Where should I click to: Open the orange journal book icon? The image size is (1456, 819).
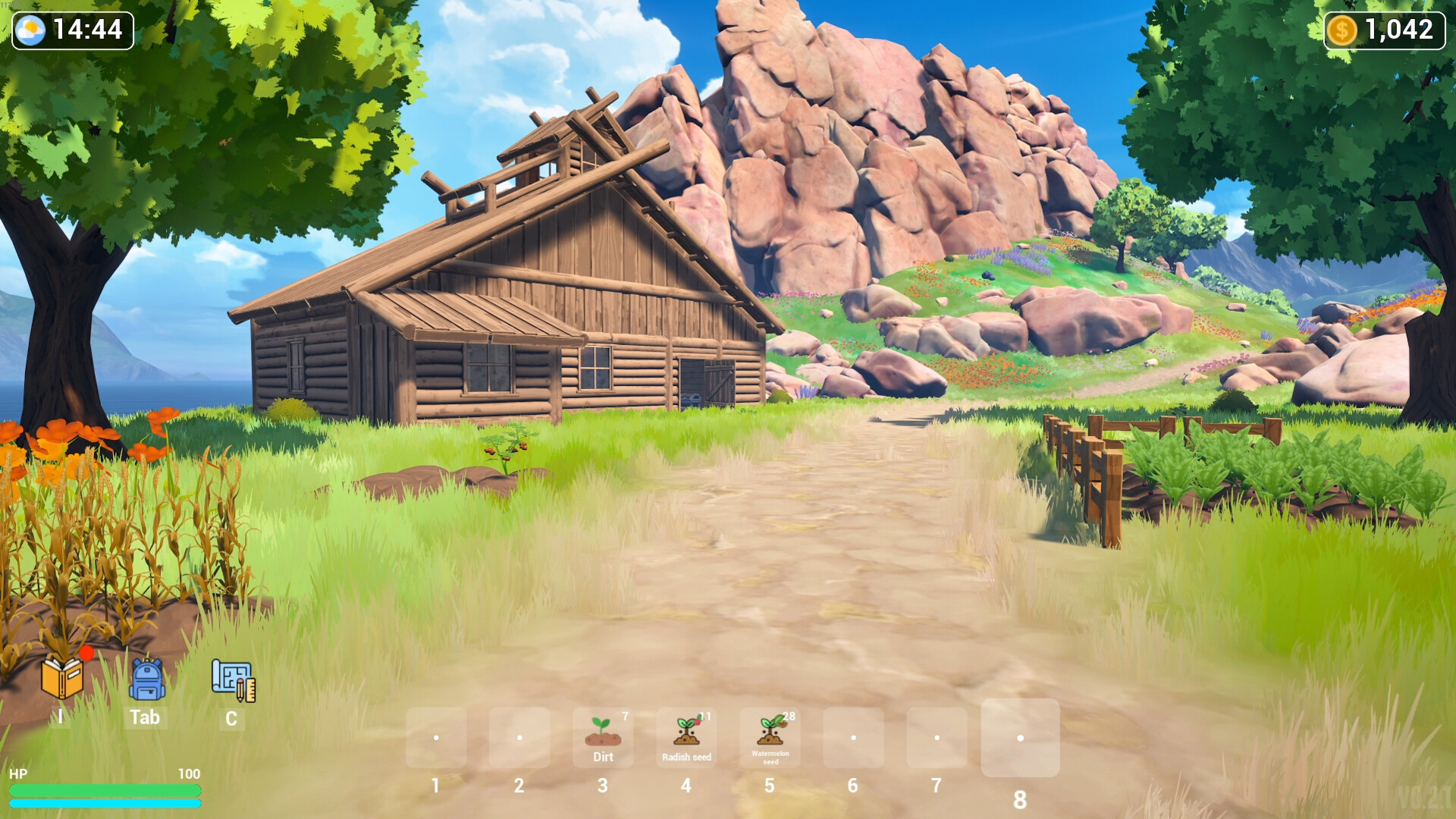tap(62, 677)
